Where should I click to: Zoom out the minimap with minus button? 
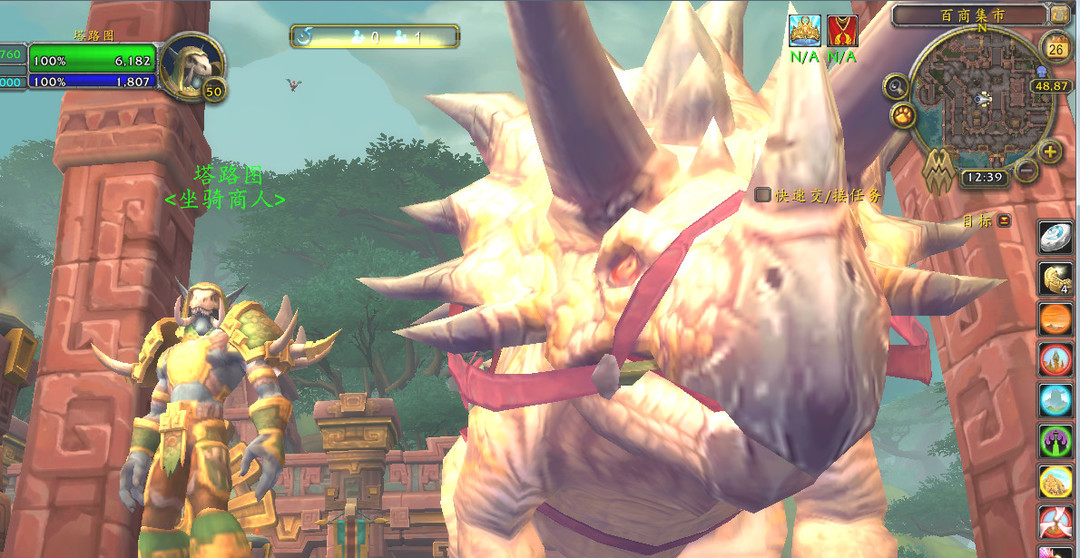click(x=1026, y=170)
